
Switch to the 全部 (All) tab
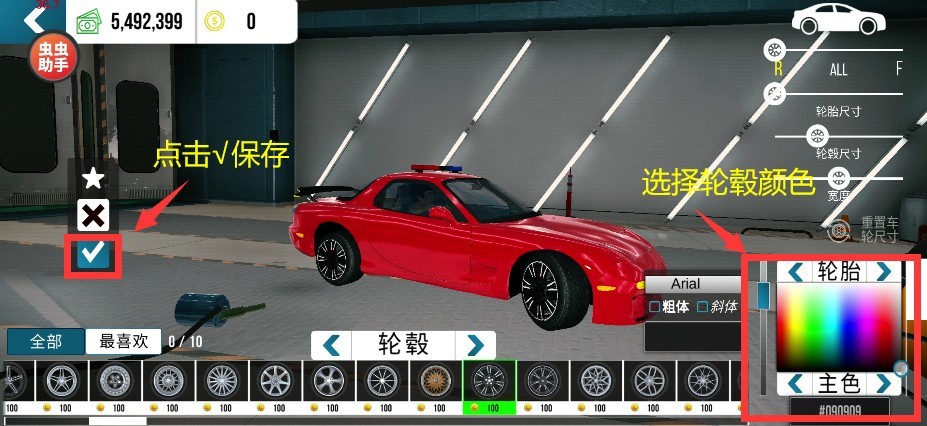tap(45, 341)
